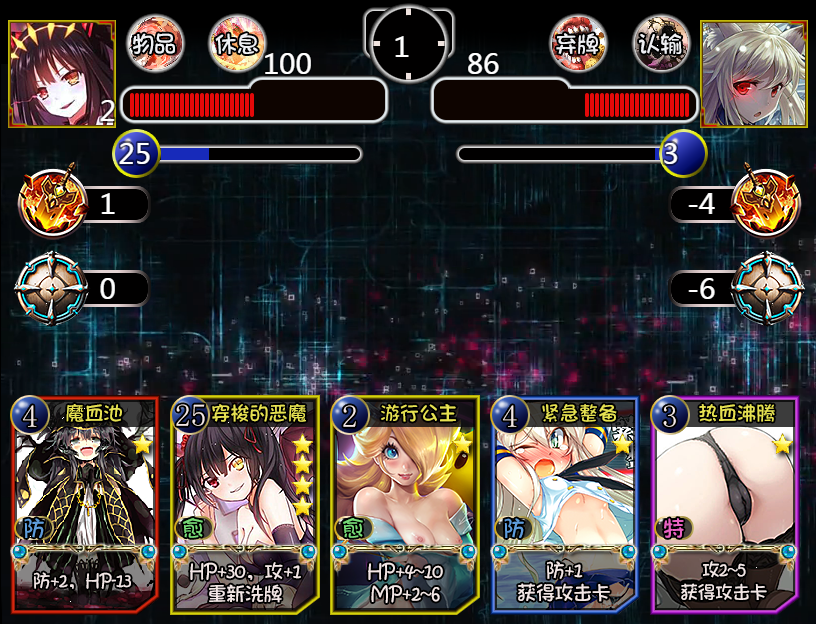Select the 认输 surrender button

[663, 43]
